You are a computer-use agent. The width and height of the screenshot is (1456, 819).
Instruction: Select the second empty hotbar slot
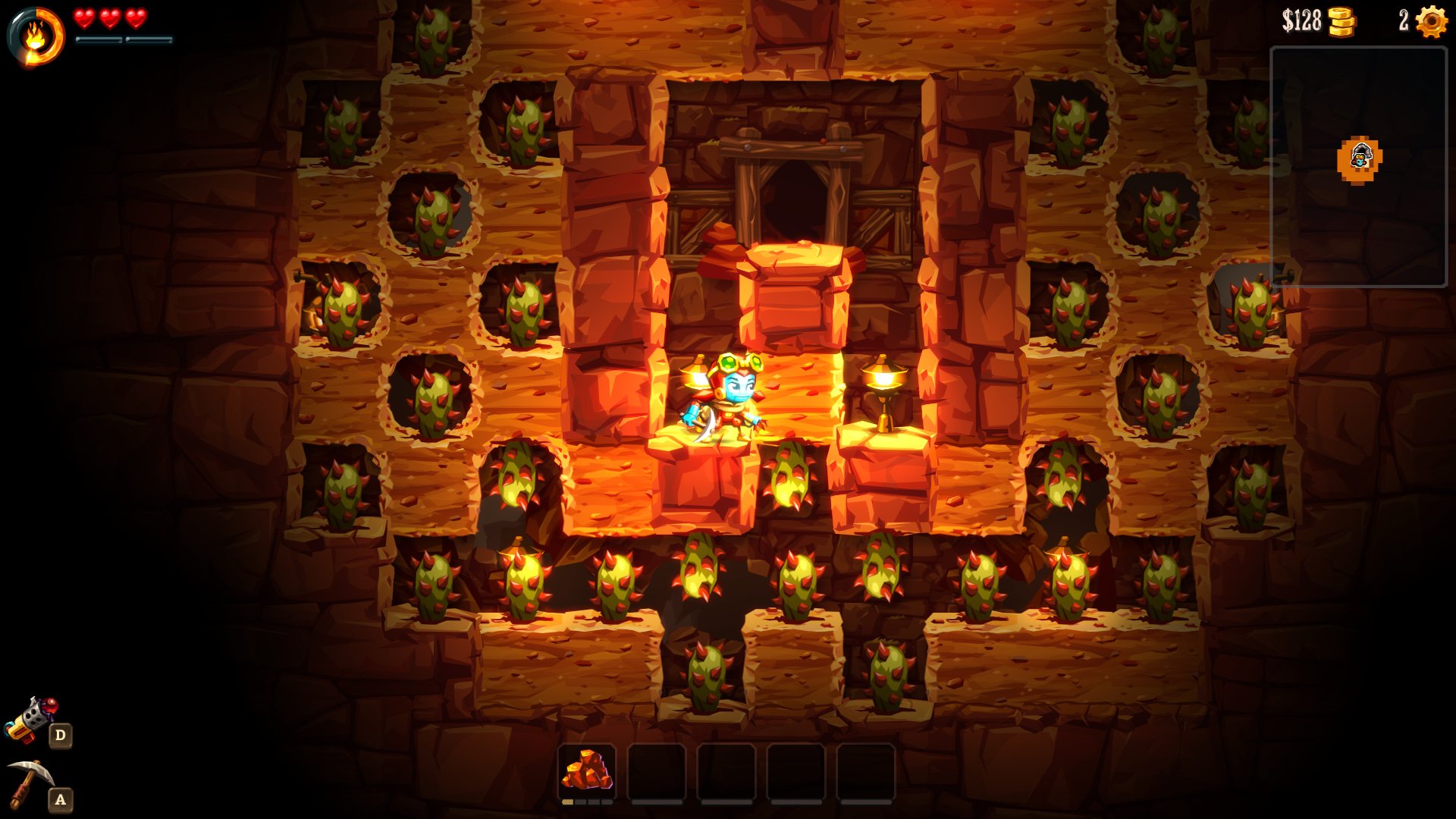658,772
